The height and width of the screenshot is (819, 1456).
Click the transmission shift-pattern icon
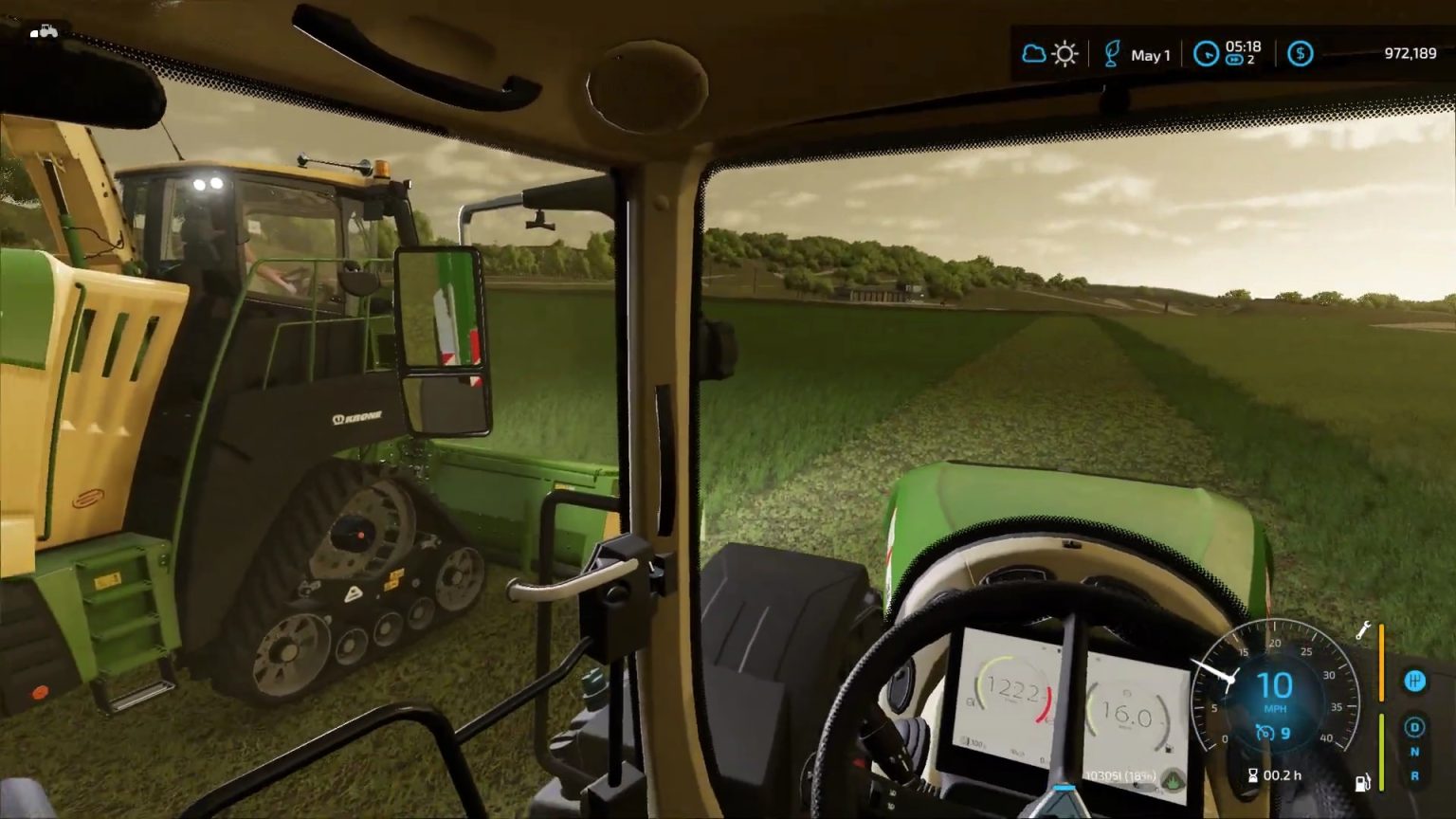[1414, 681]
